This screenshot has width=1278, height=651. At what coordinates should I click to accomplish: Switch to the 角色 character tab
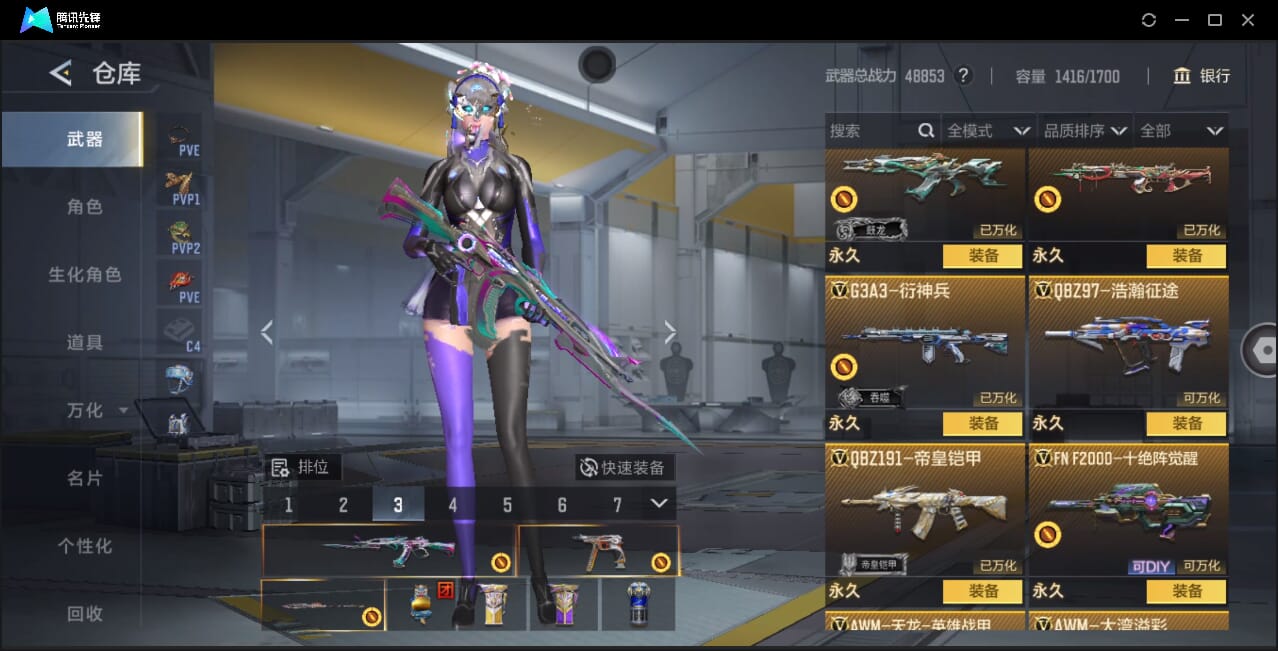click(x=85, y=207)
